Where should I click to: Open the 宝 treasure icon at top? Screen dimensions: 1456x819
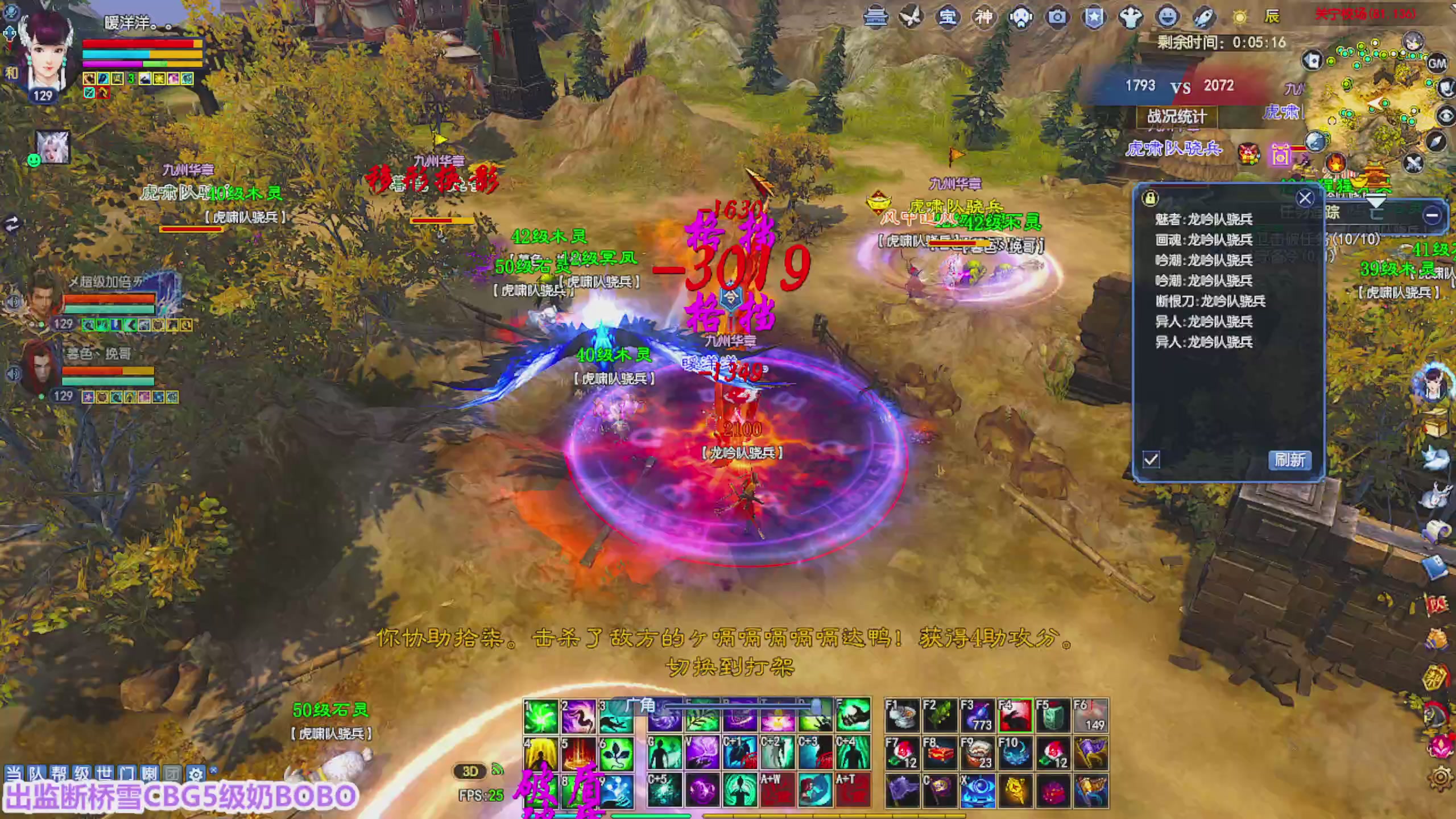[x=948, y=17]
